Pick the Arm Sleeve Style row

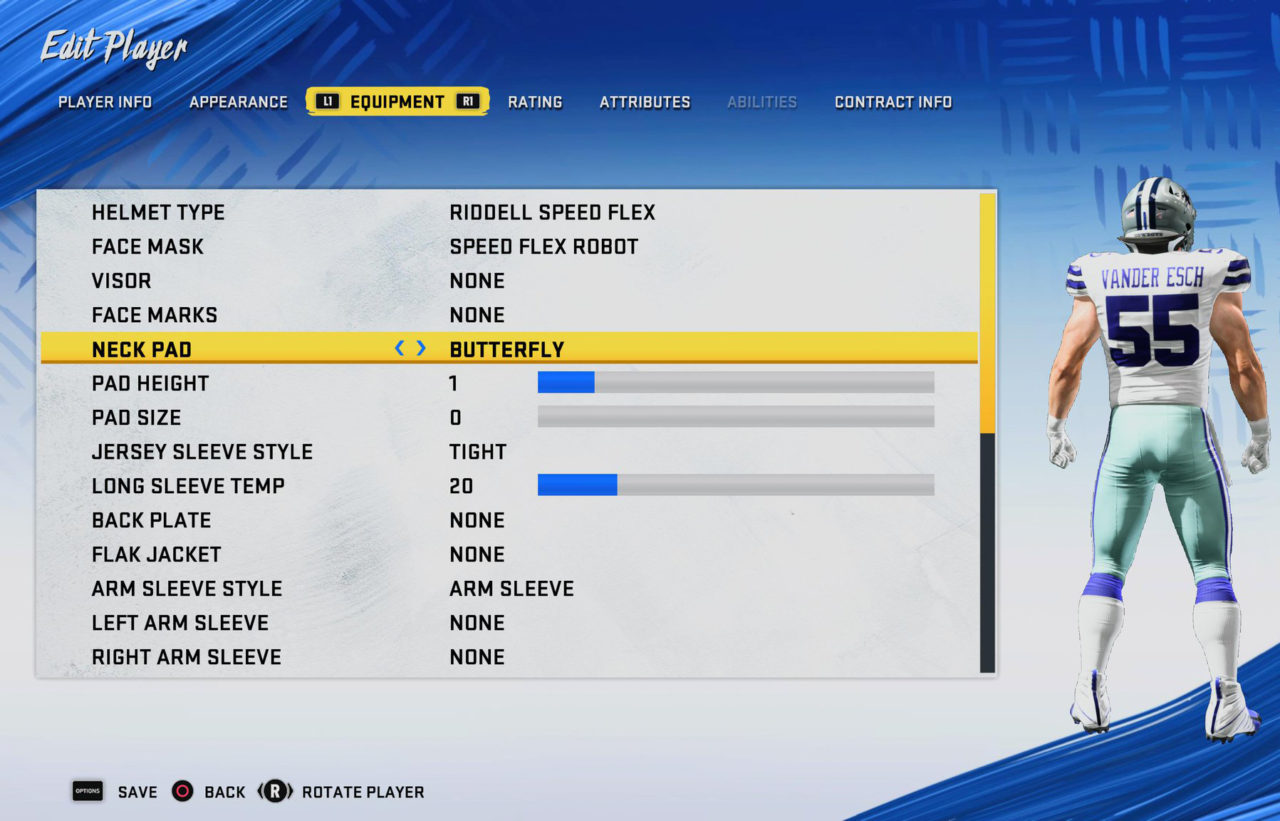click(507, 588)
